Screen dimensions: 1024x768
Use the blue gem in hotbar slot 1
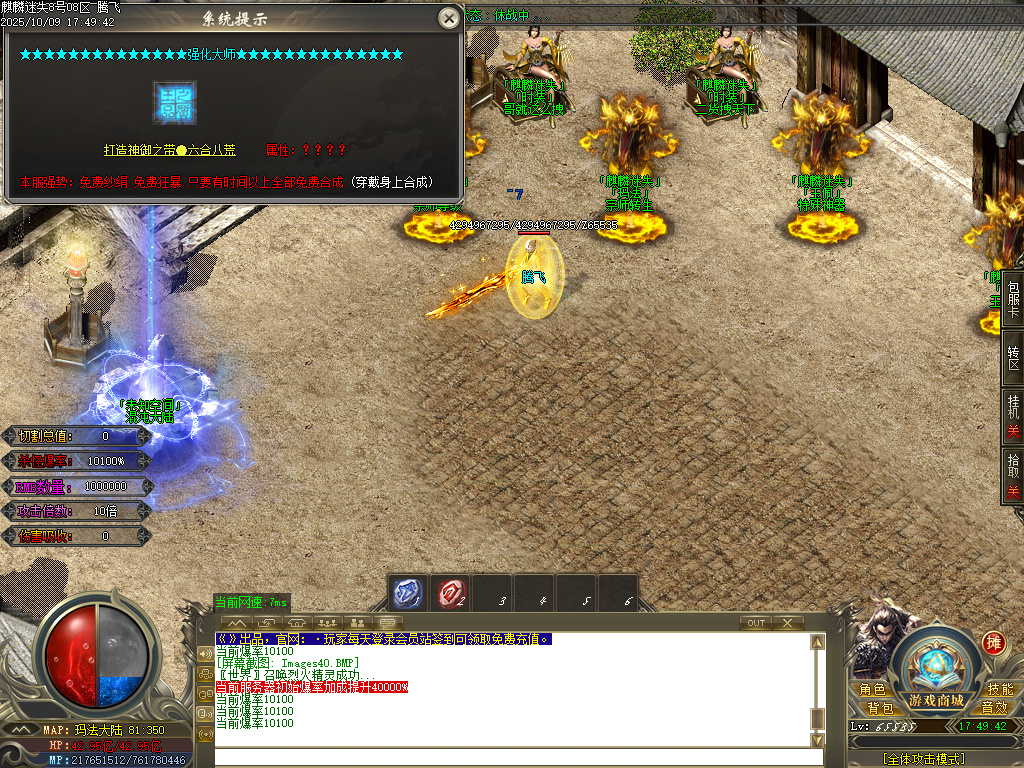(406, 594)
